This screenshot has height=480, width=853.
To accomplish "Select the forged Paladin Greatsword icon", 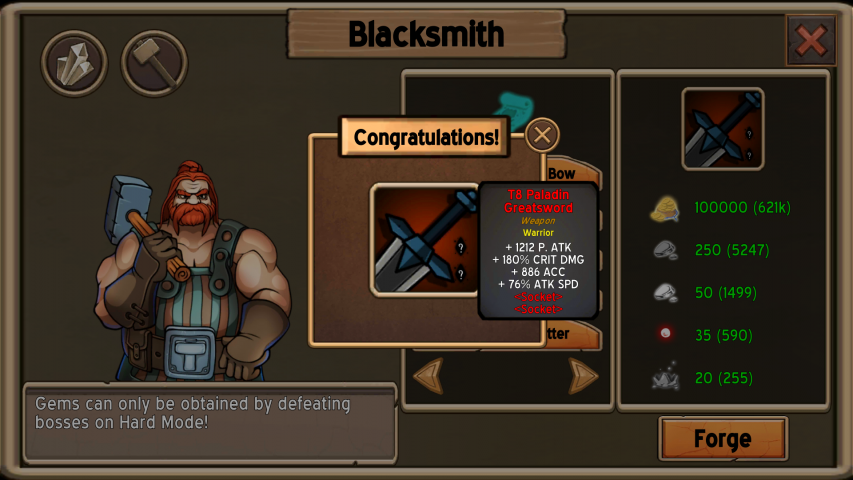I will (425, 240).
